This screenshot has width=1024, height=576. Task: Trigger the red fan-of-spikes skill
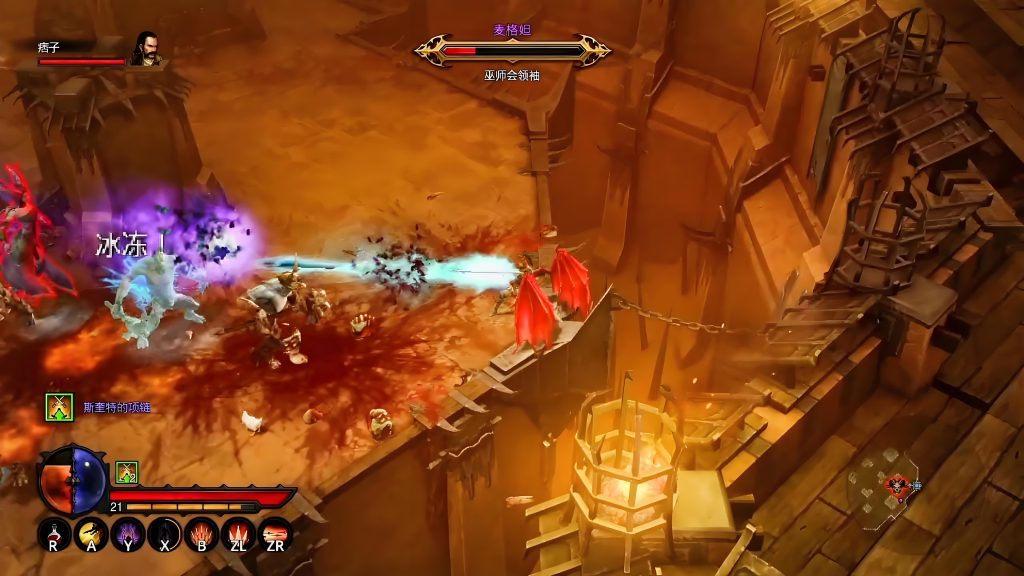coord(201,533)
